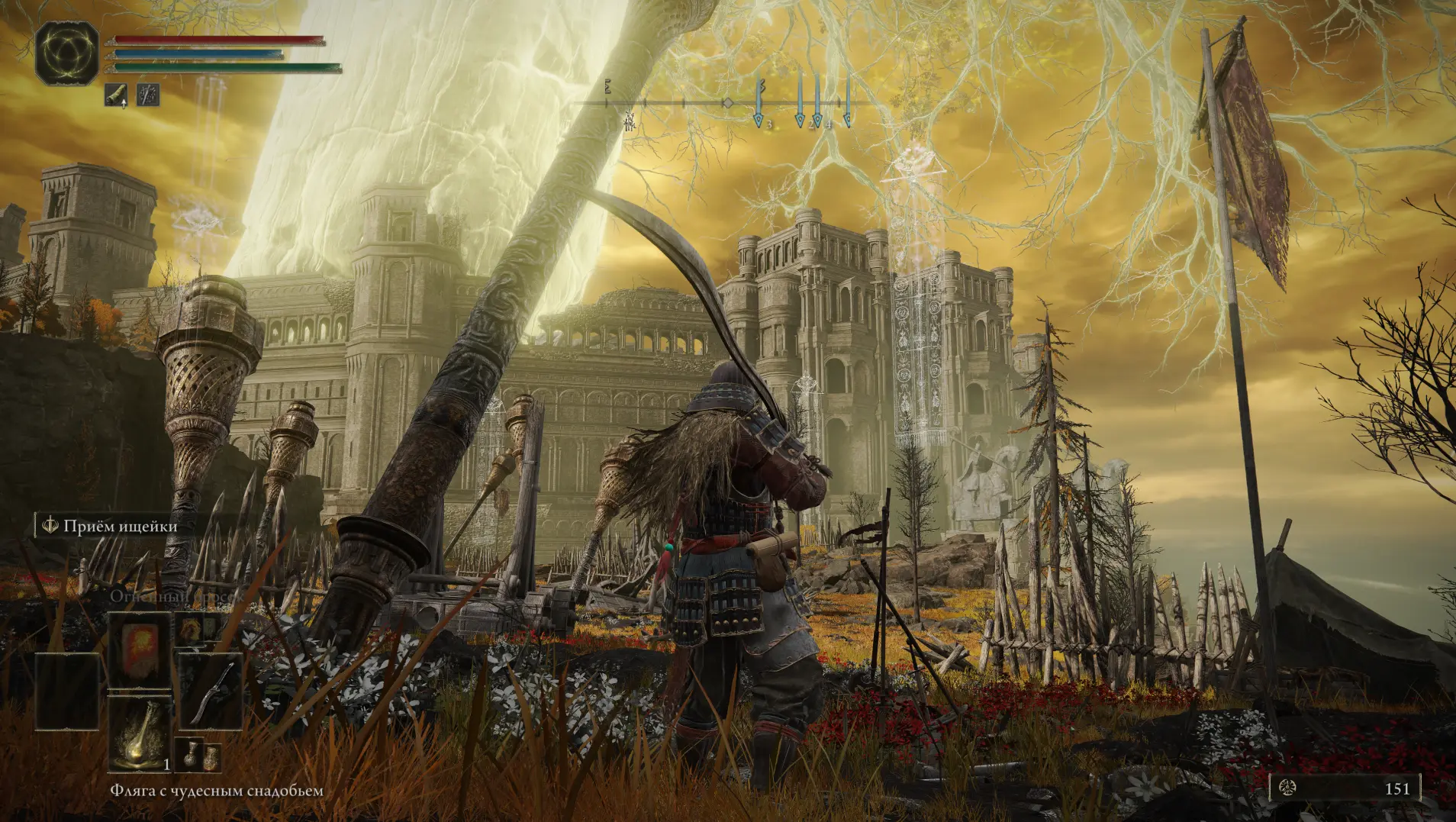The height and width of the screenshot is (822, 1456).
Task: Select compass beacon marker number 4
Action: point(818,120)
